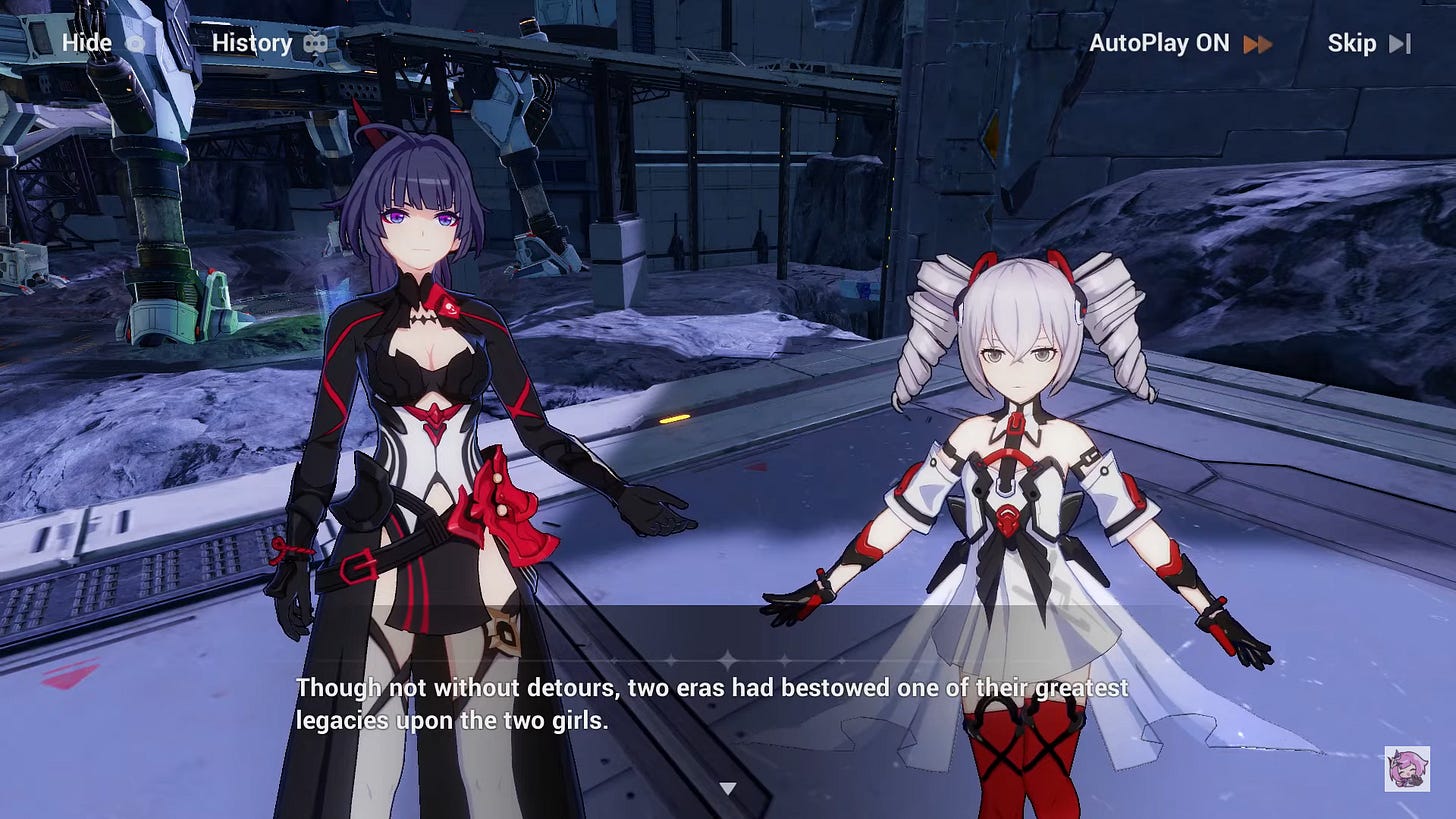Open the dialogue History log
The image size is (1456, 819).
269,43
